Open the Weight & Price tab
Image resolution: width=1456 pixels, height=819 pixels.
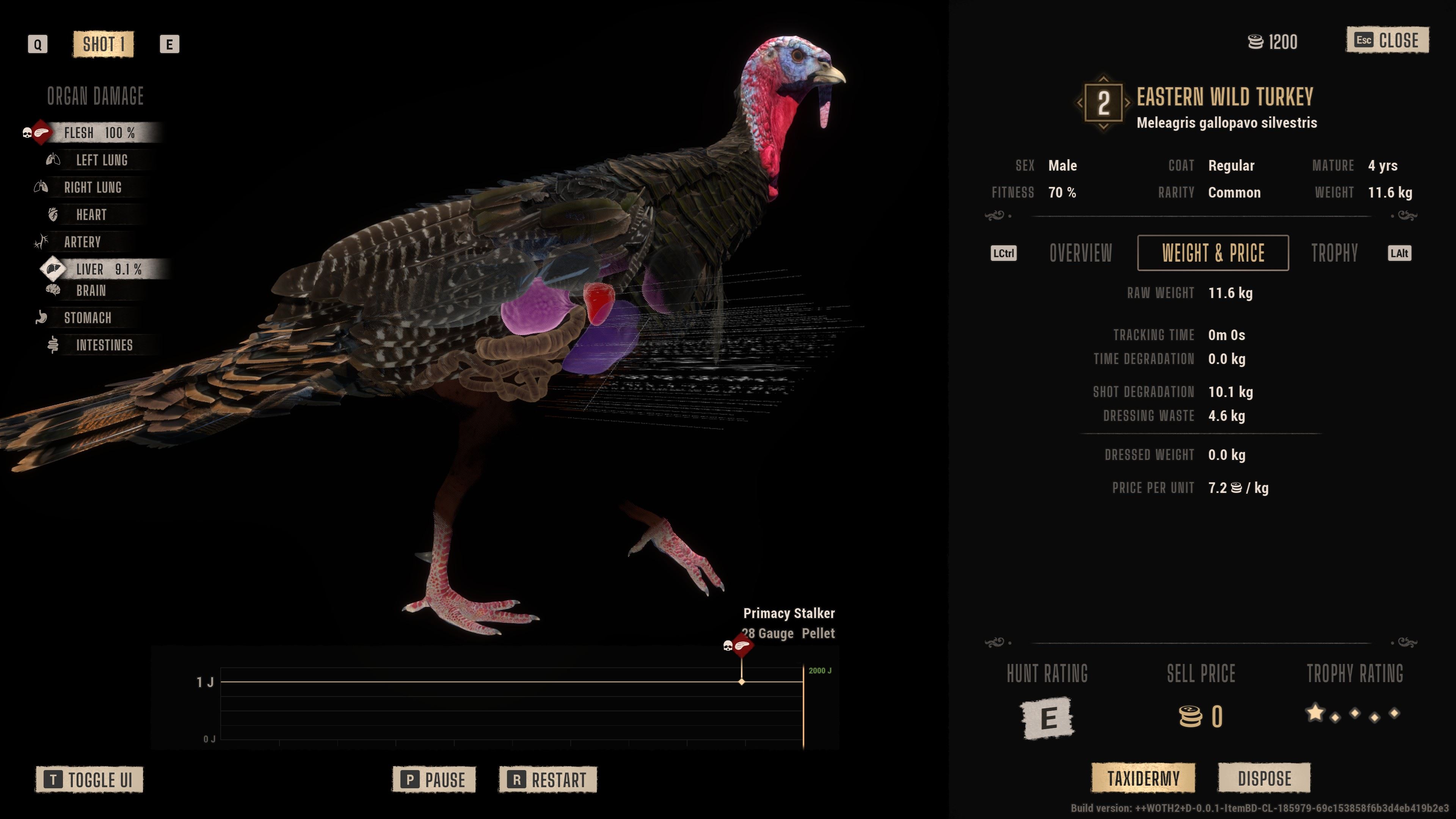coord(1213,253)
